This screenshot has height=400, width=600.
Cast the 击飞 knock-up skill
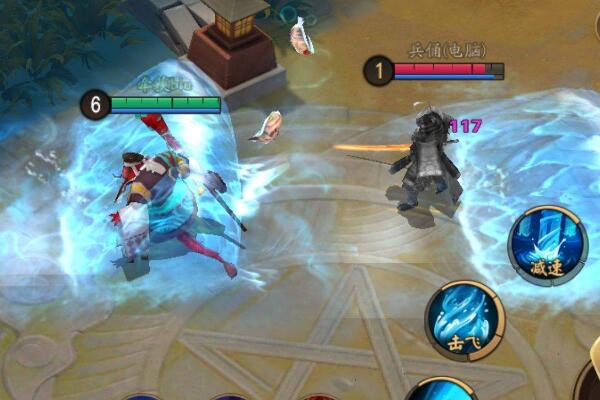tap(465, 320)
